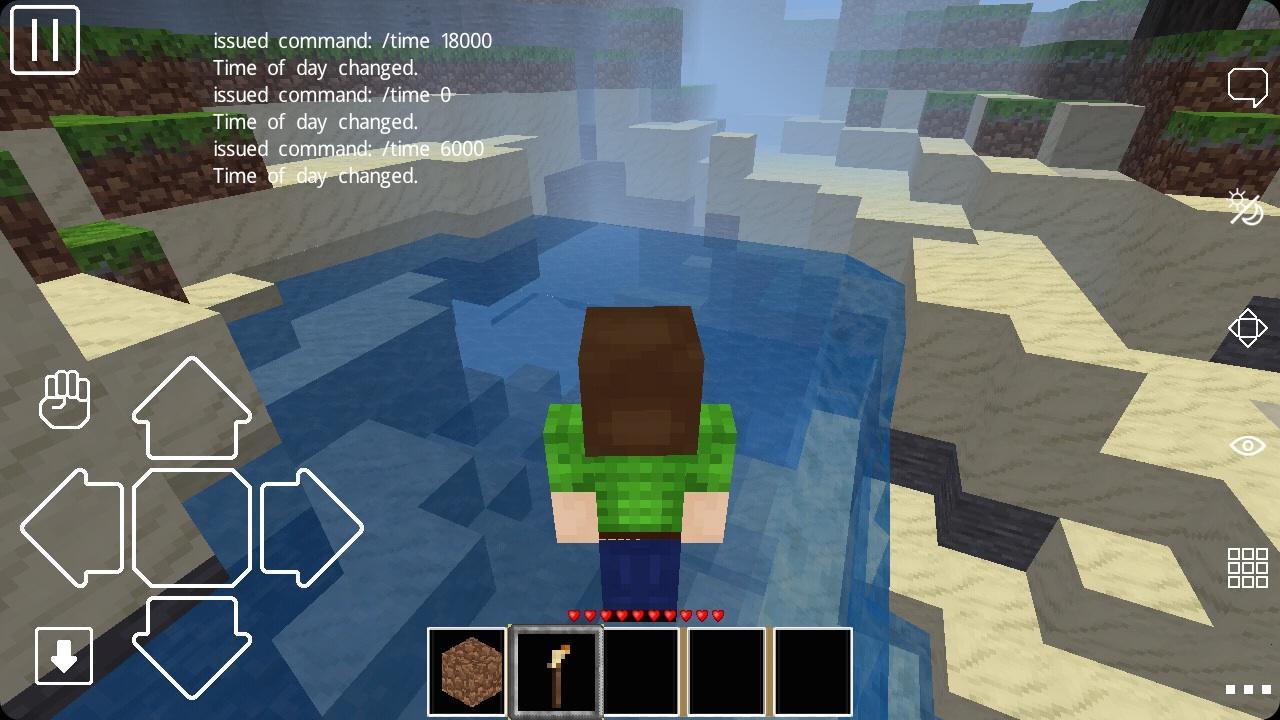The height and width of the screenshot is (720, 1280).
Task: Toggle camera view with the eye icon
Action: [x=1249, y=445]
